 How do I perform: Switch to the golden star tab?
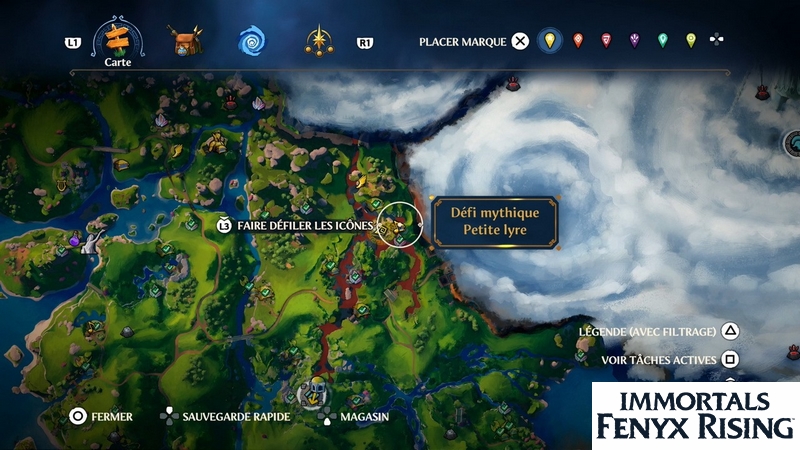tap(319, 41)
